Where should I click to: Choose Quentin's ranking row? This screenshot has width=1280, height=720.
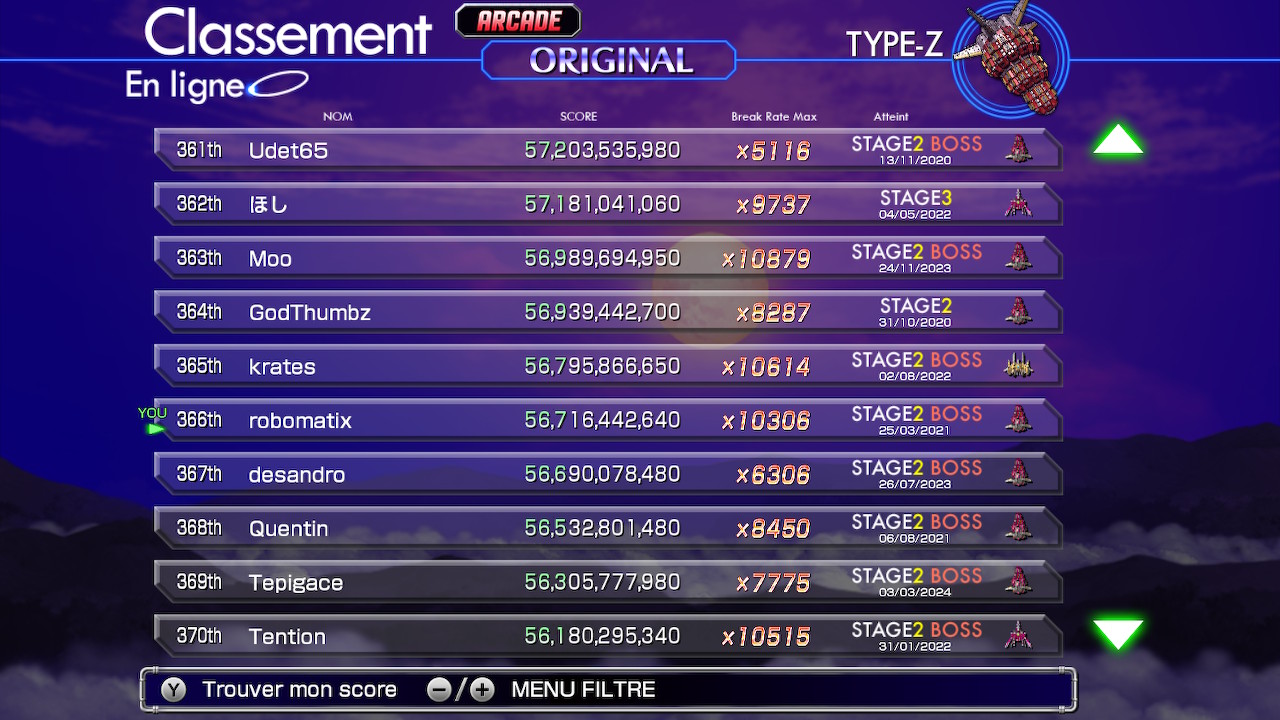[607, 528]
